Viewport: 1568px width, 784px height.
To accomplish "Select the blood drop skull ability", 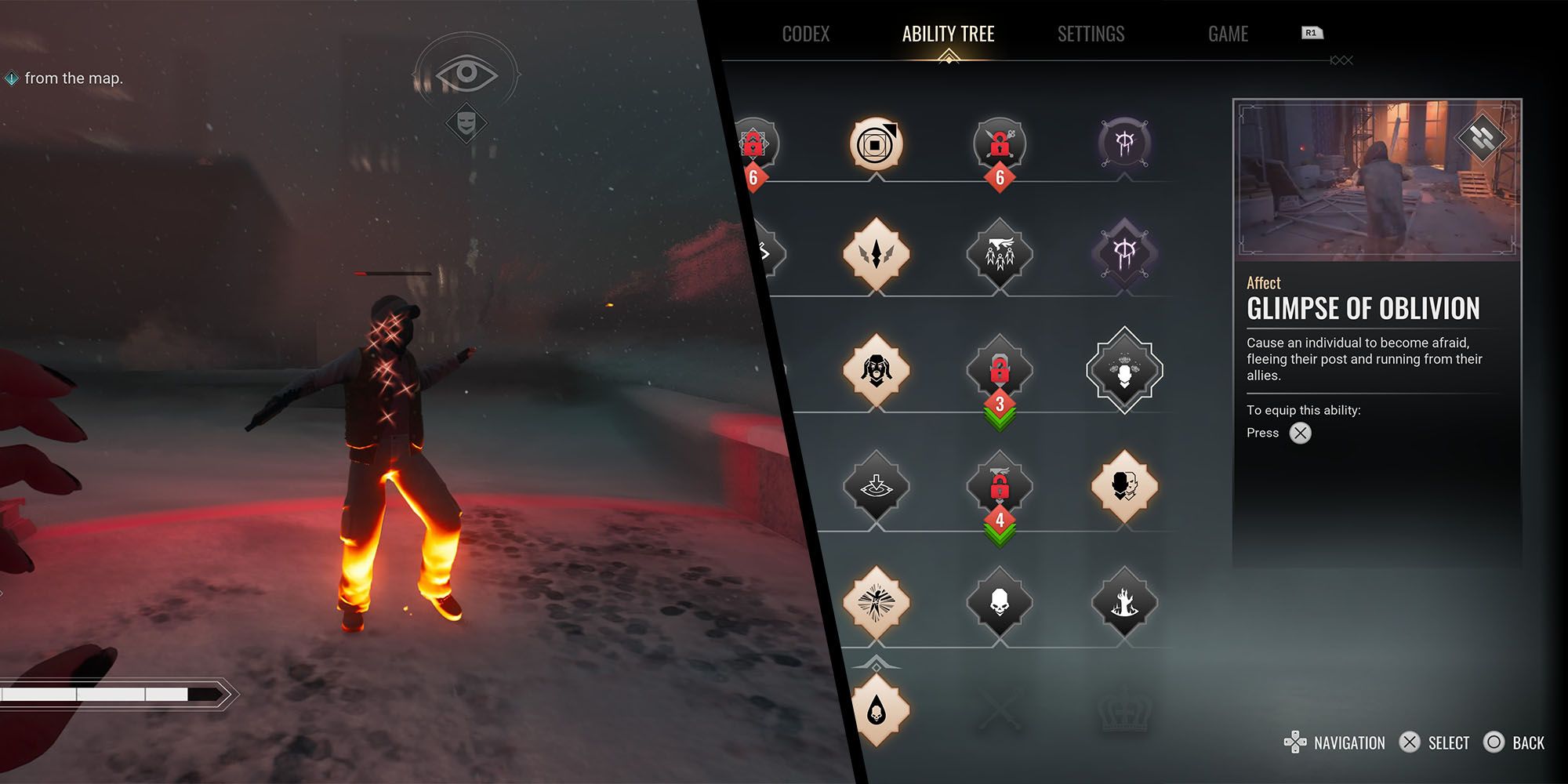I will [876, 710].
